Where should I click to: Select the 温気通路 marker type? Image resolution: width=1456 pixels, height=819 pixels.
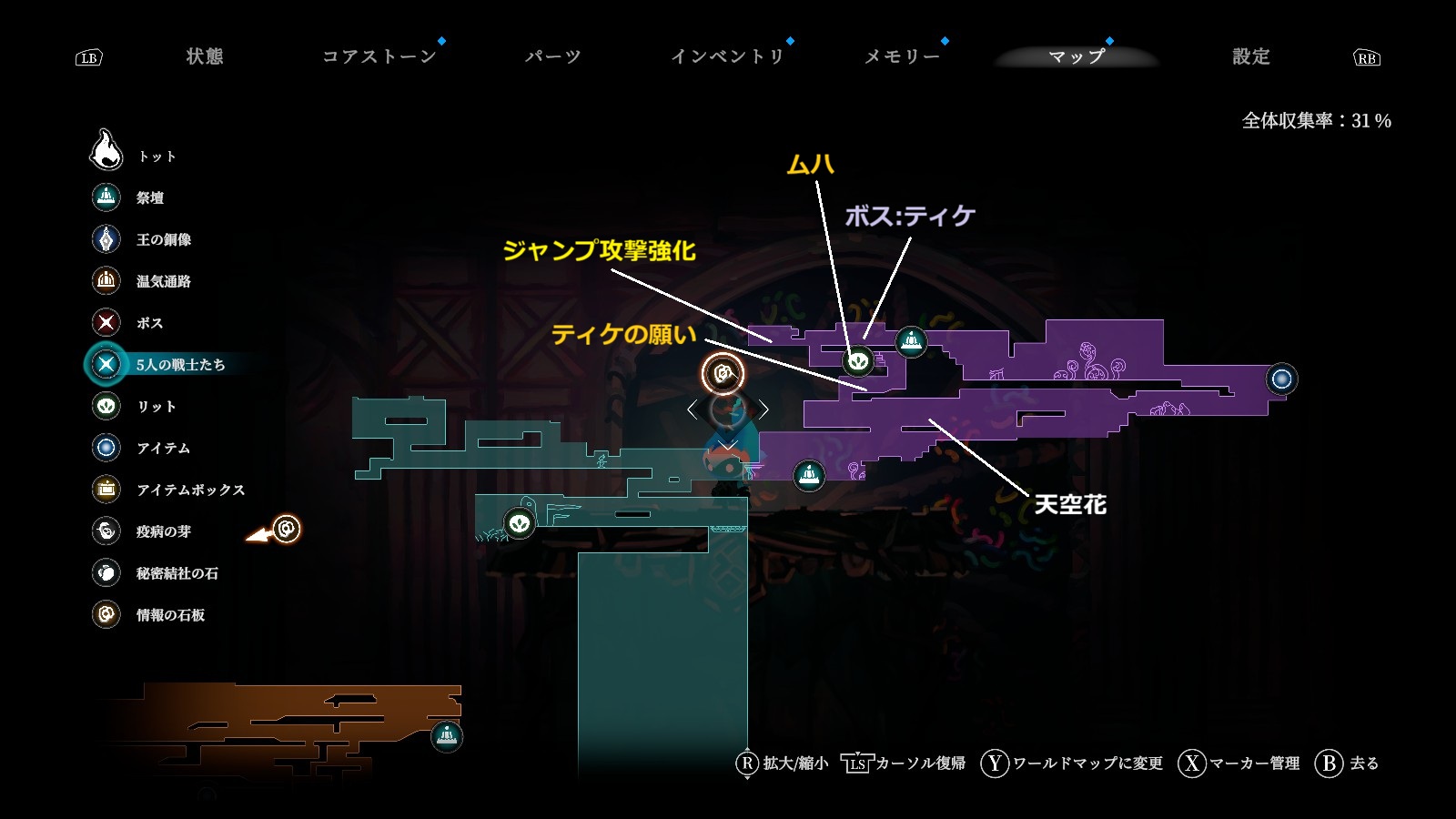[x=163, y=281]
